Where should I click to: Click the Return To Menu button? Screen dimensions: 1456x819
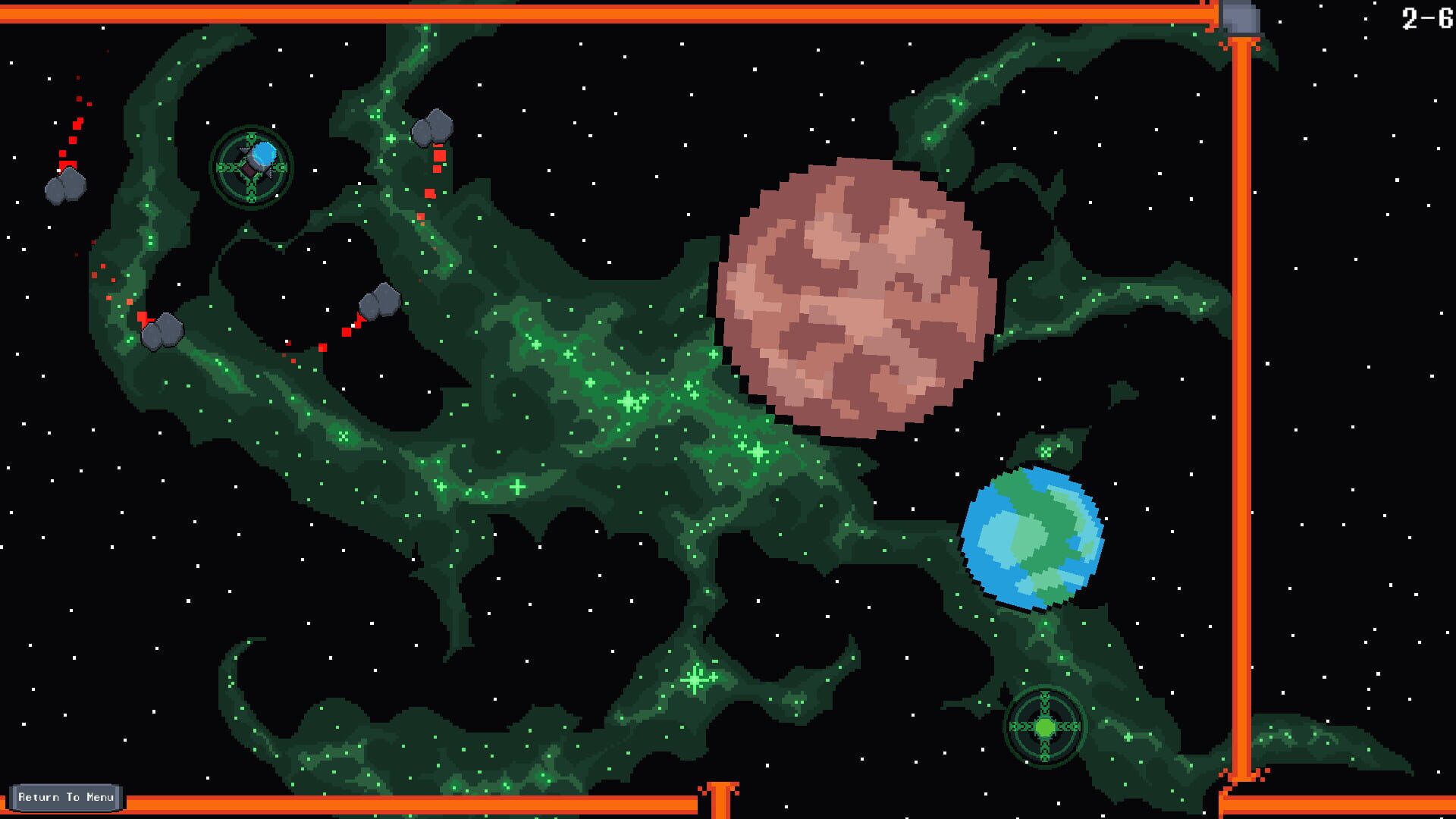[x=67, y=797]
